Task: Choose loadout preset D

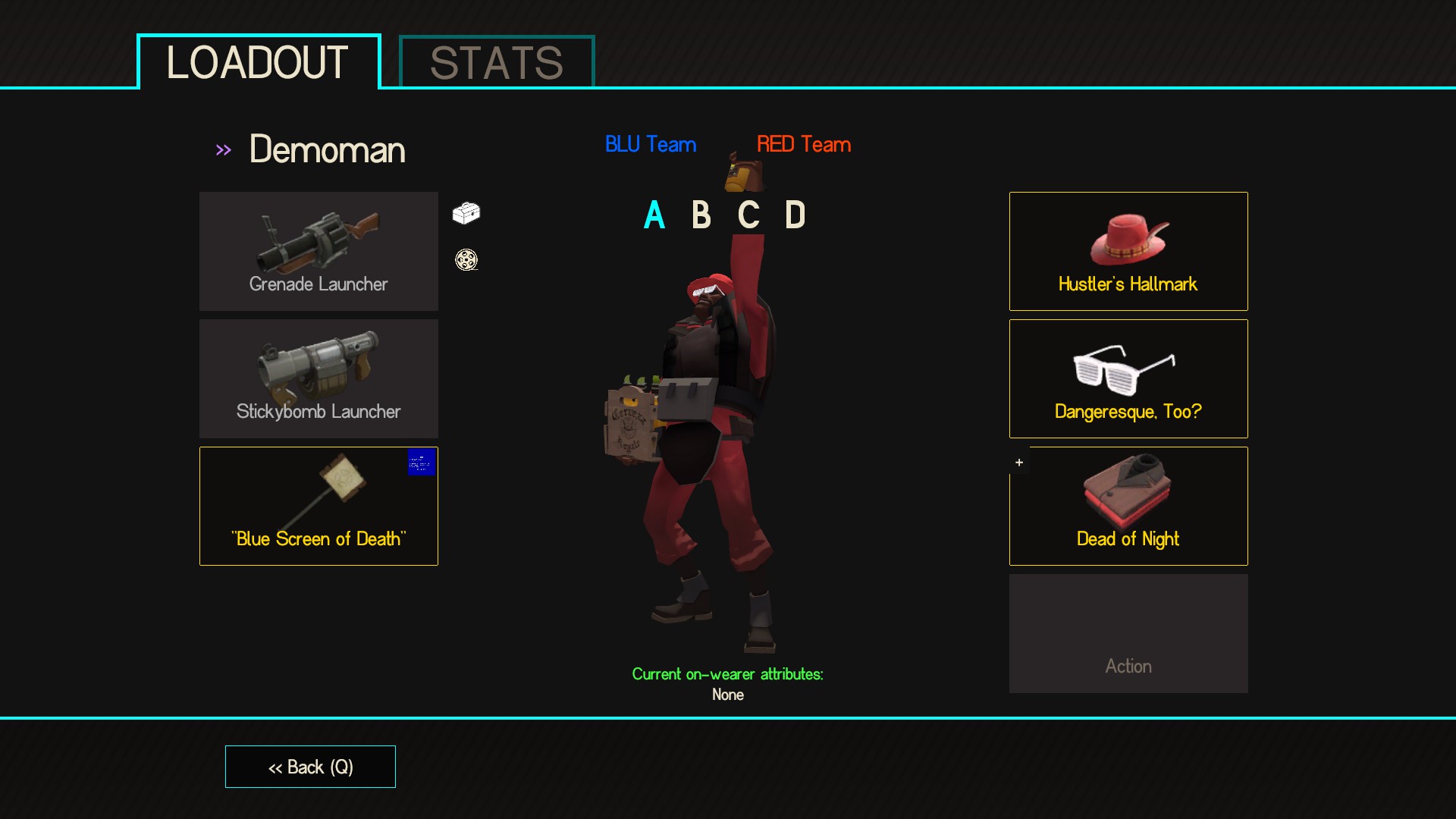Action: coord(795,215)
